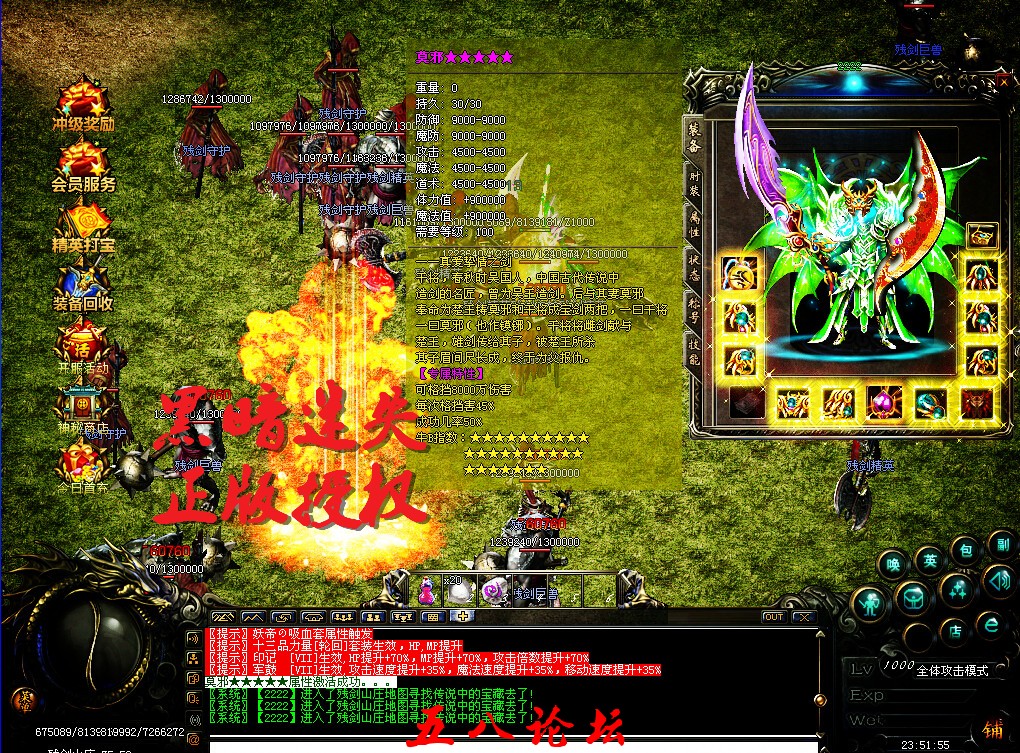Click the 包 bag round button
The width and height of the screenshot is (1020, 753).
pyautogui.click(x=965, y=550)
